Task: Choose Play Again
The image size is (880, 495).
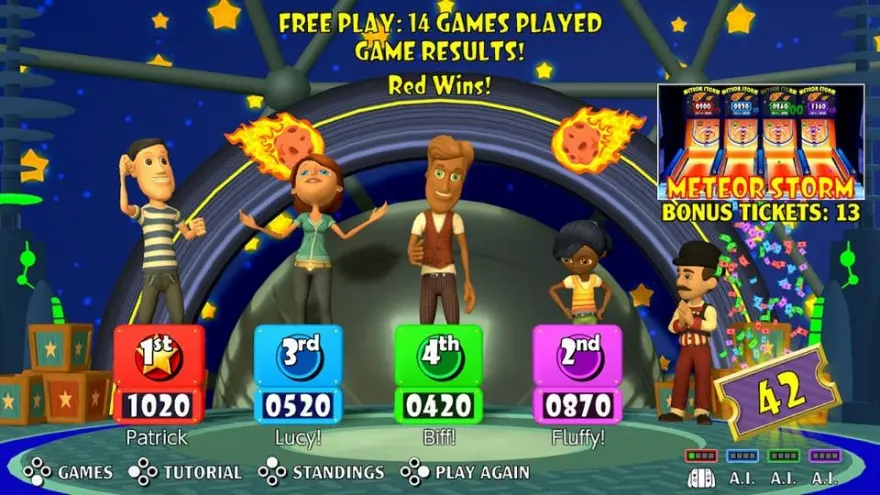Action: [465, 472]
